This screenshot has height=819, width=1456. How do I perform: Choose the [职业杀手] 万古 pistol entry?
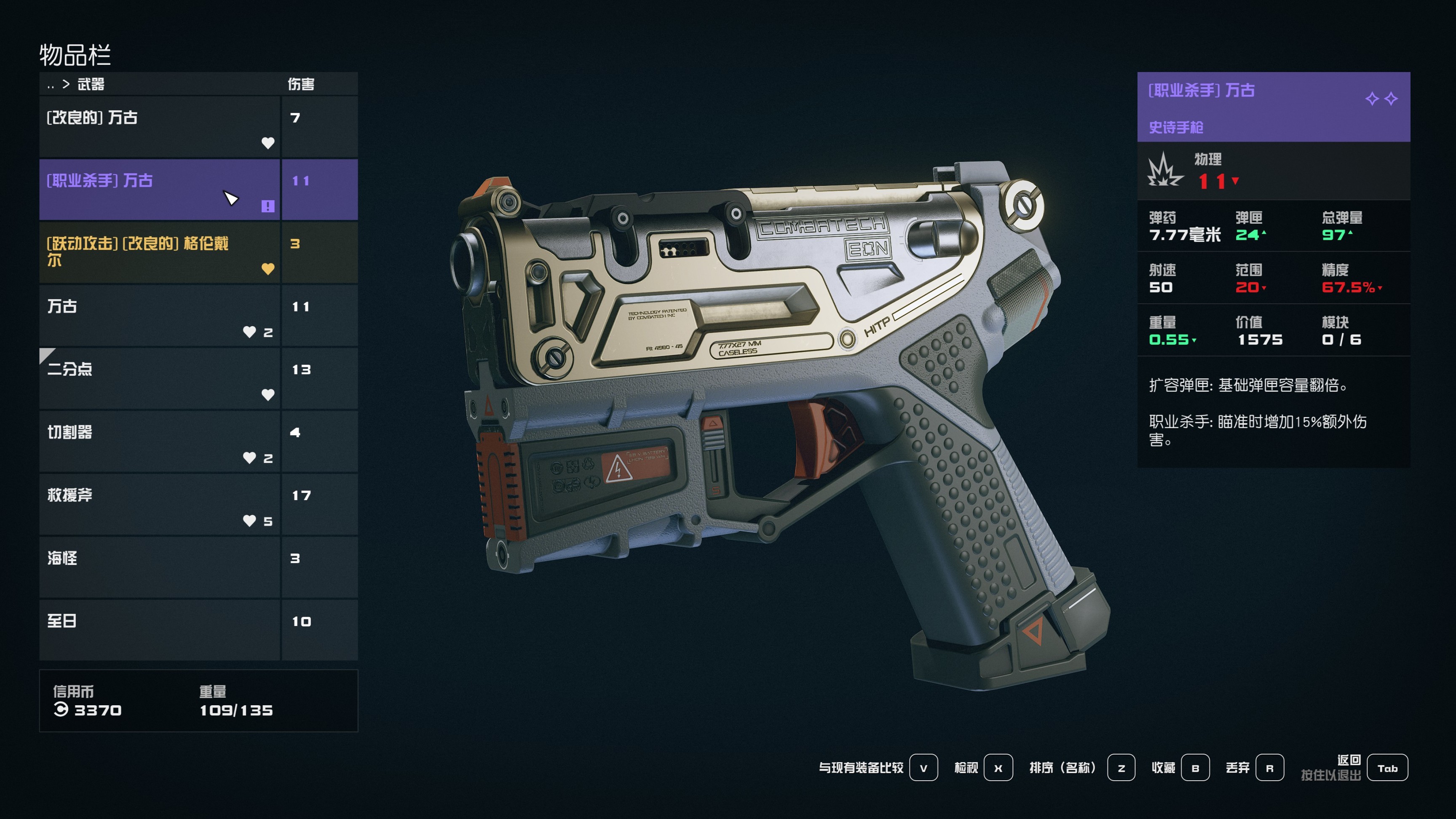159,189
